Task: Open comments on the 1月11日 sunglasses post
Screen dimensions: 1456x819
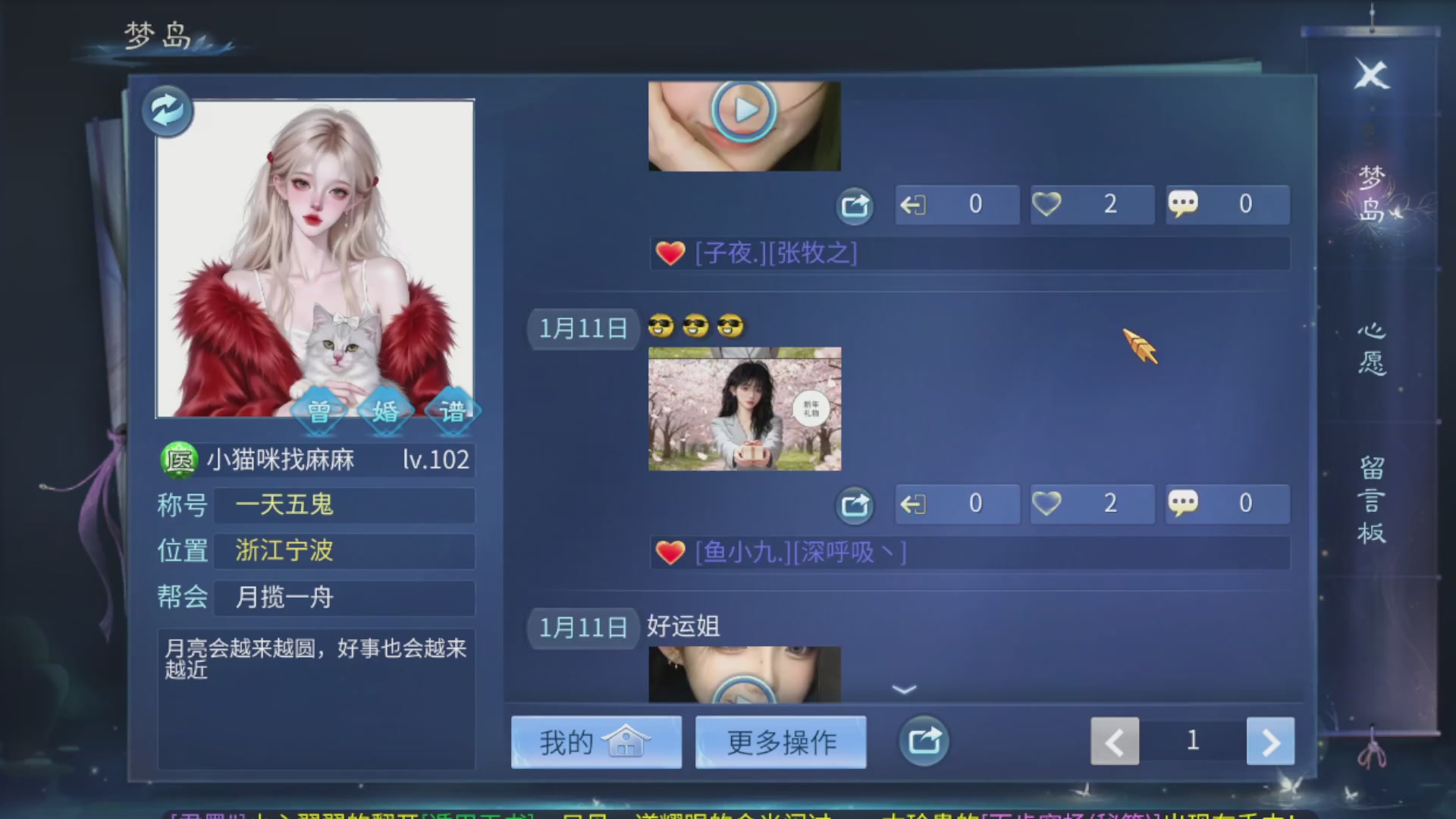Action: (1227, 503)
